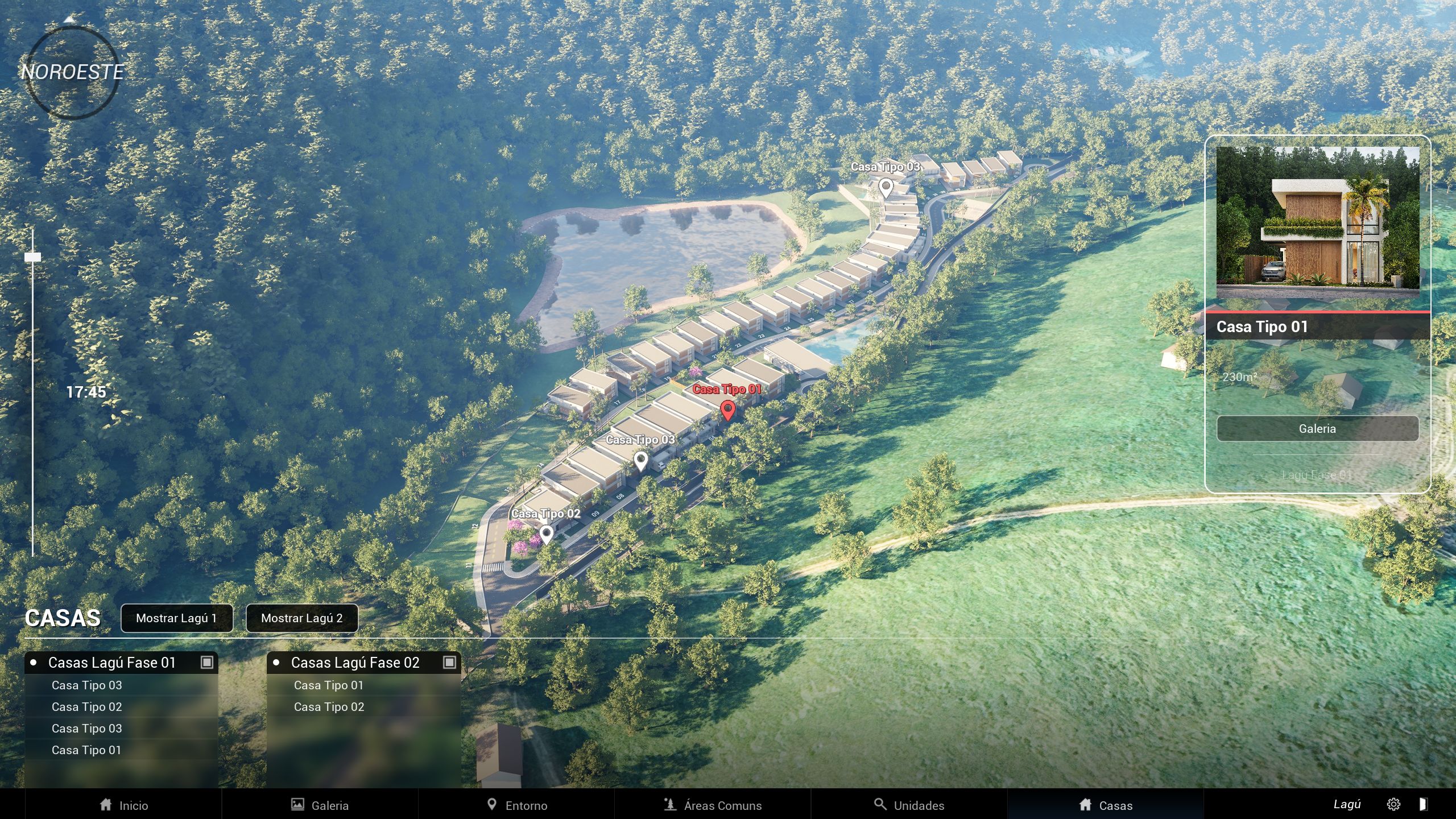Select Casa Tipo 01 in the Fase 02 list
Screen dimensions: 1456x819
pyautogui.click(x=328, y=685)
